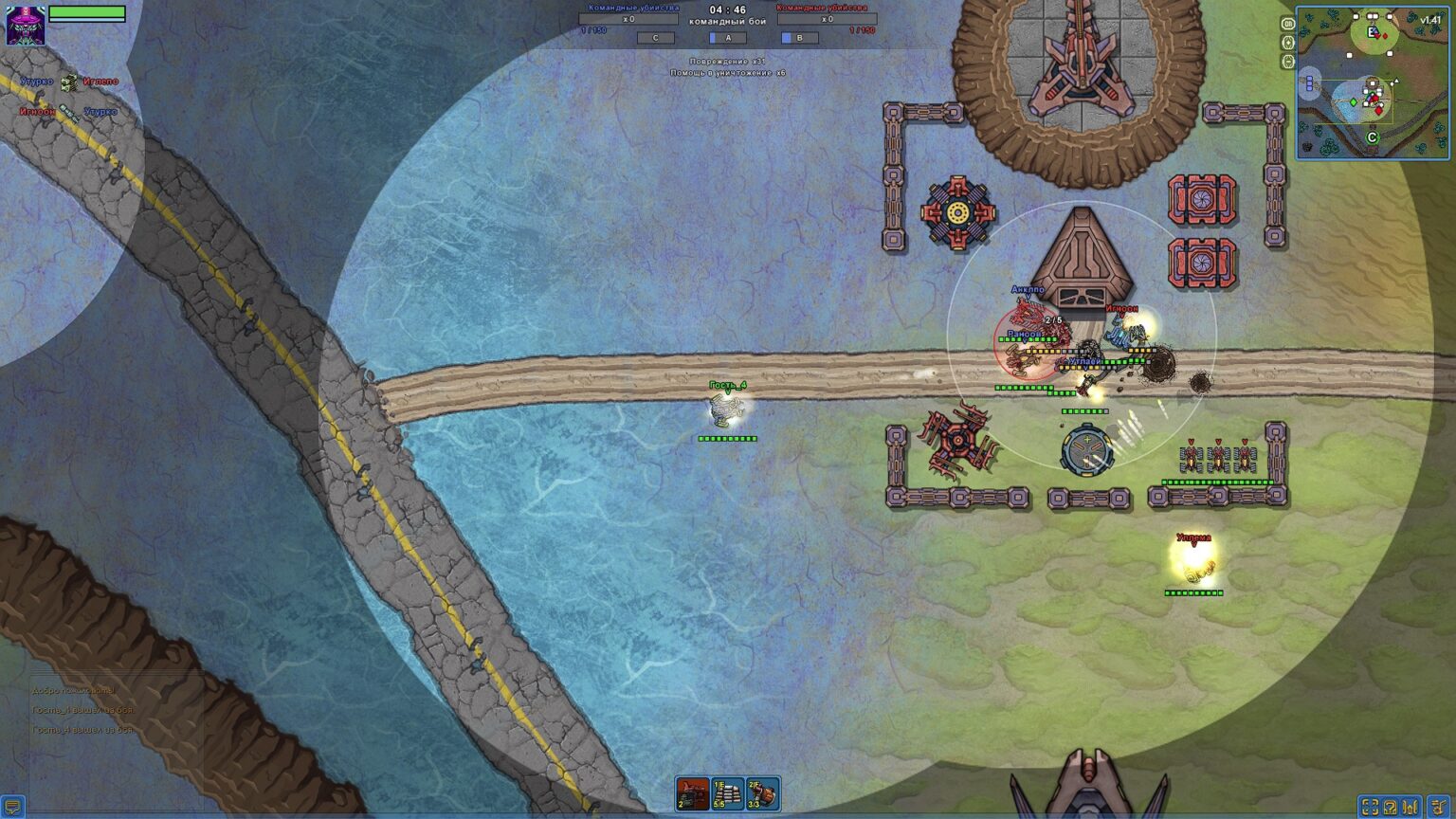Image resolution: width=1456 pixels, height=819 pixels.
Task: Select capture point B indicator
Action: click(x=798, y=38)
